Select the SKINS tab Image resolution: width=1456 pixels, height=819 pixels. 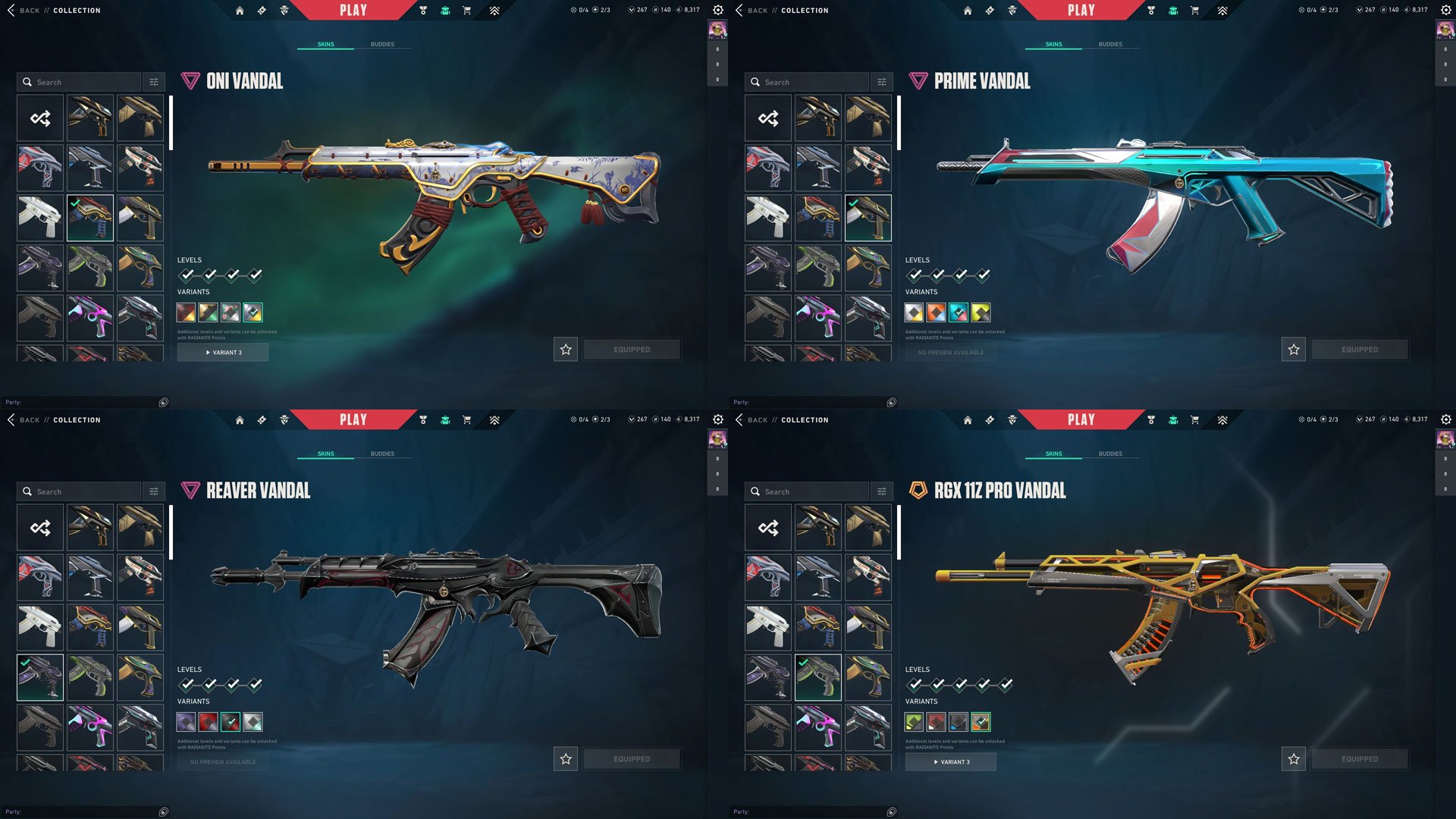(326, 43)
